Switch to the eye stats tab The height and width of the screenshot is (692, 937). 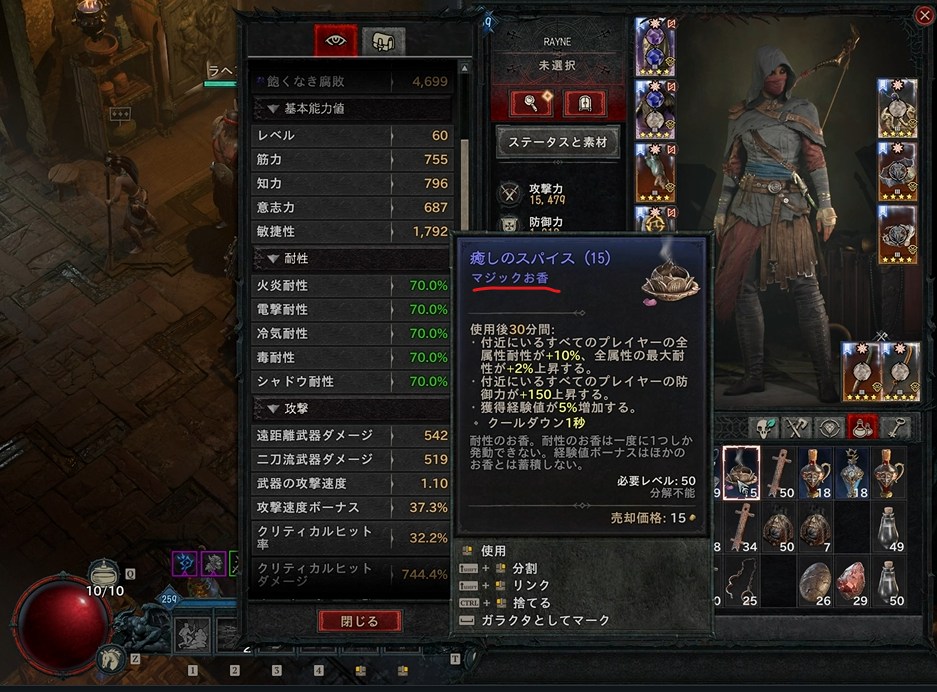(335, 41)
